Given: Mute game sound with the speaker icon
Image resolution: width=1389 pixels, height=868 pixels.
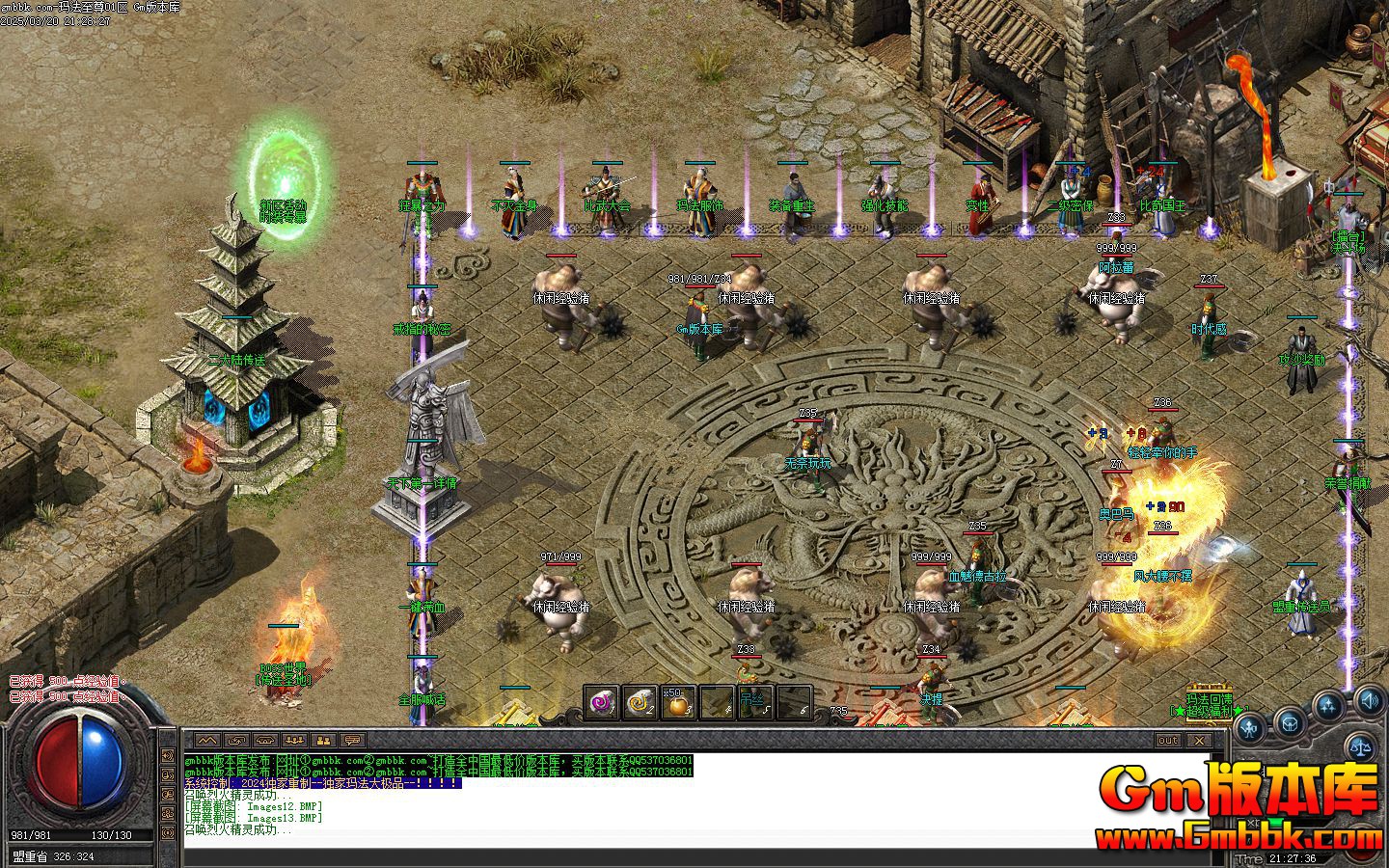Looking at the screenshot, I should point(1370,701).
